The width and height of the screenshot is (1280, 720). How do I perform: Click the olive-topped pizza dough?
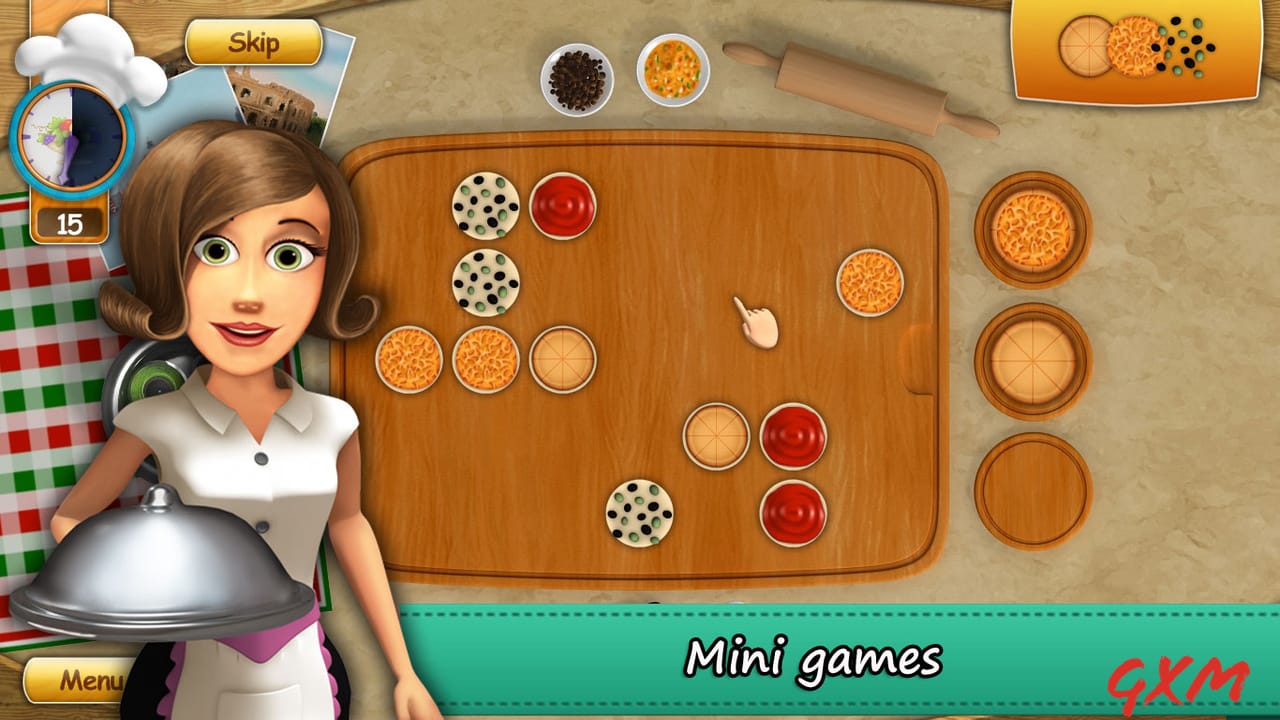(x=484, y=208)
